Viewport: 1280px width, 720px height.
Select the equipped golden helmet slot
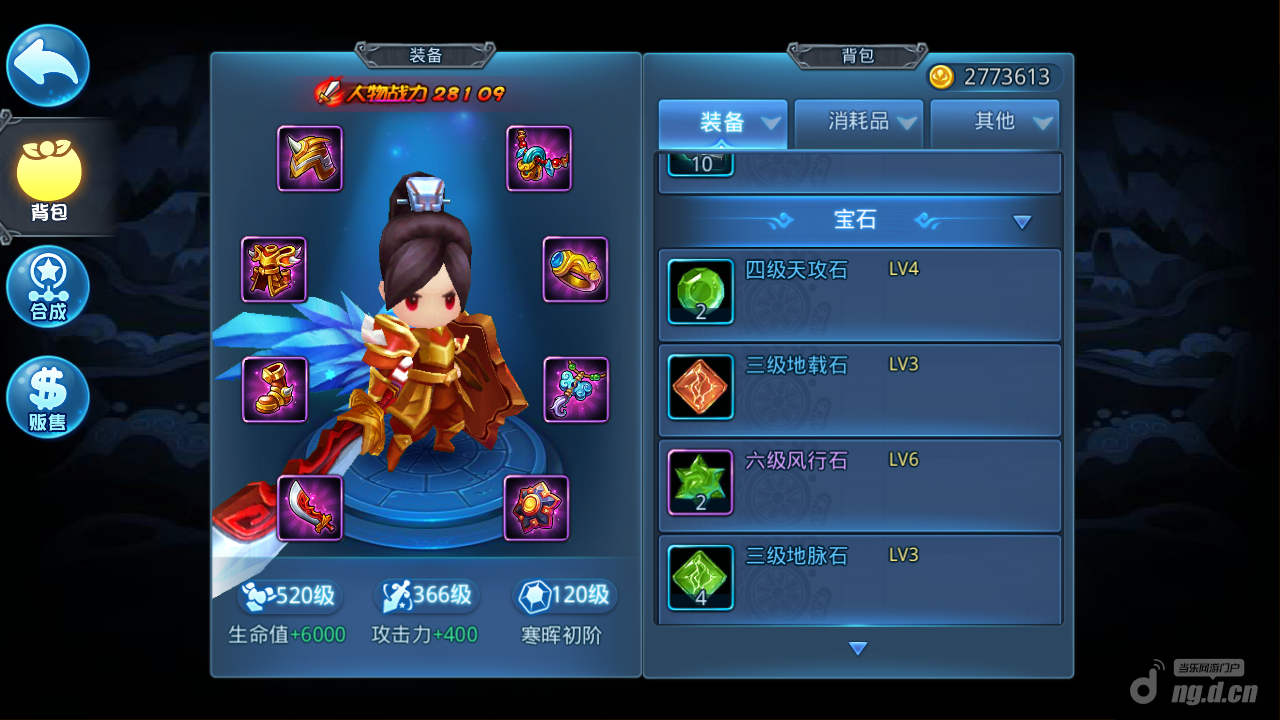tap(310, 158)
